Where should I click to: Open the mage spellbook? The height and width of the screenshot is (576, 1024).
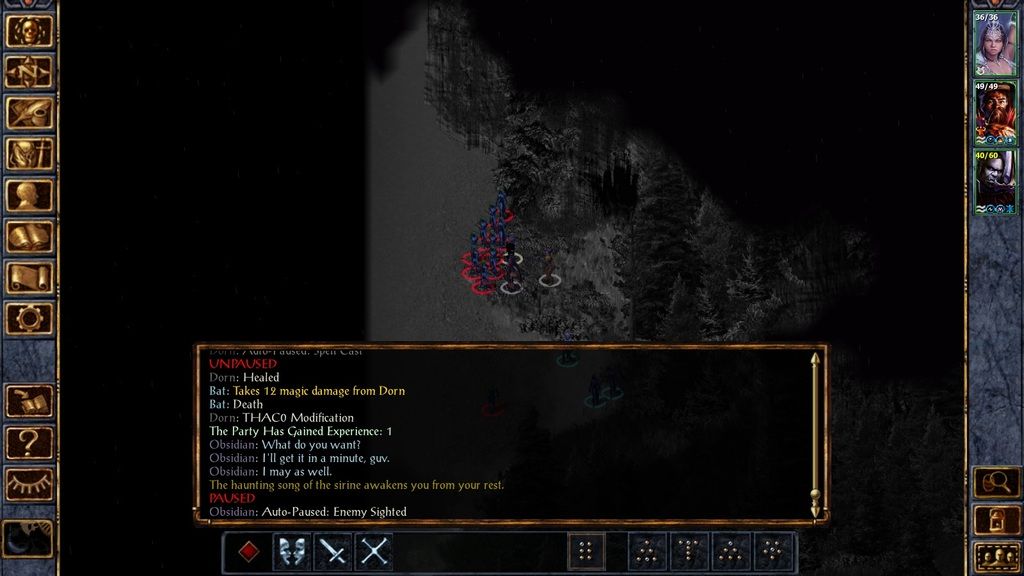click(x=29, y=236)
